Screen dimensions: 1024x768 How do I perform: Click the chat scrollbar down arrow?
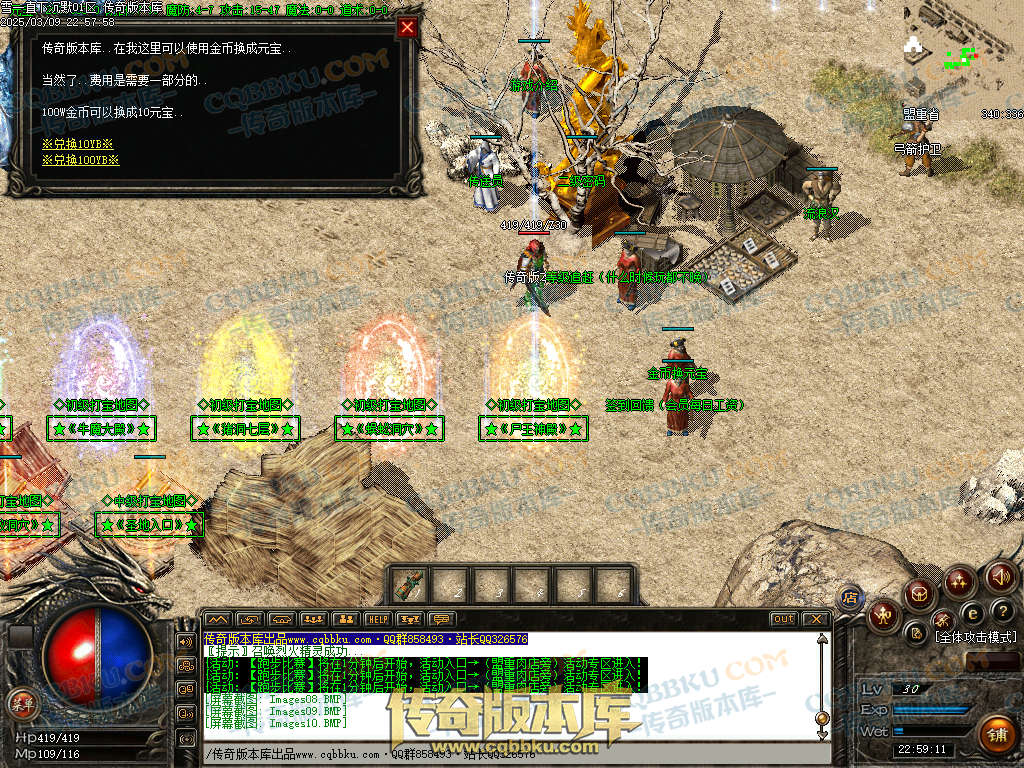point(822,718)
